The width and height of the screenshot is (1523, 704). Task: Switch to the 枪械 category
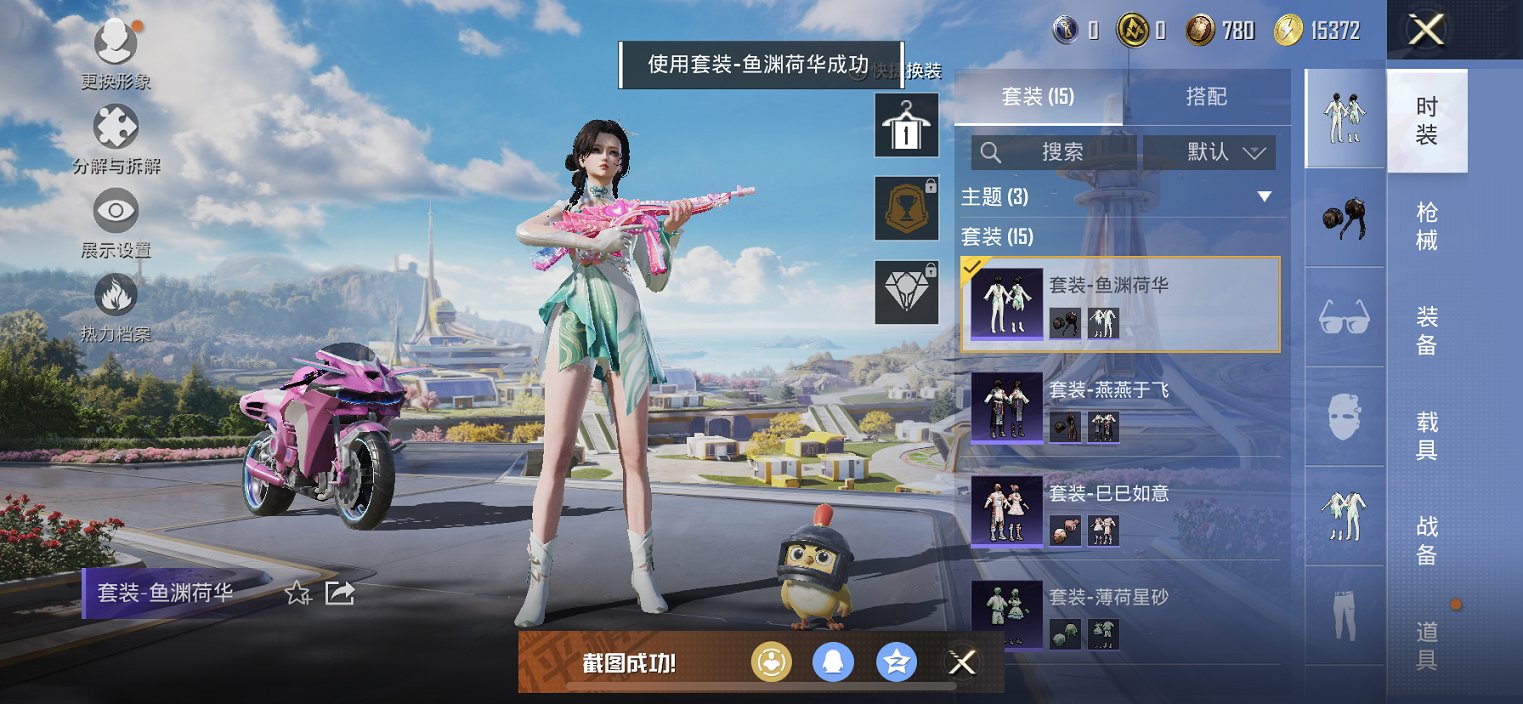[1426, 226]
